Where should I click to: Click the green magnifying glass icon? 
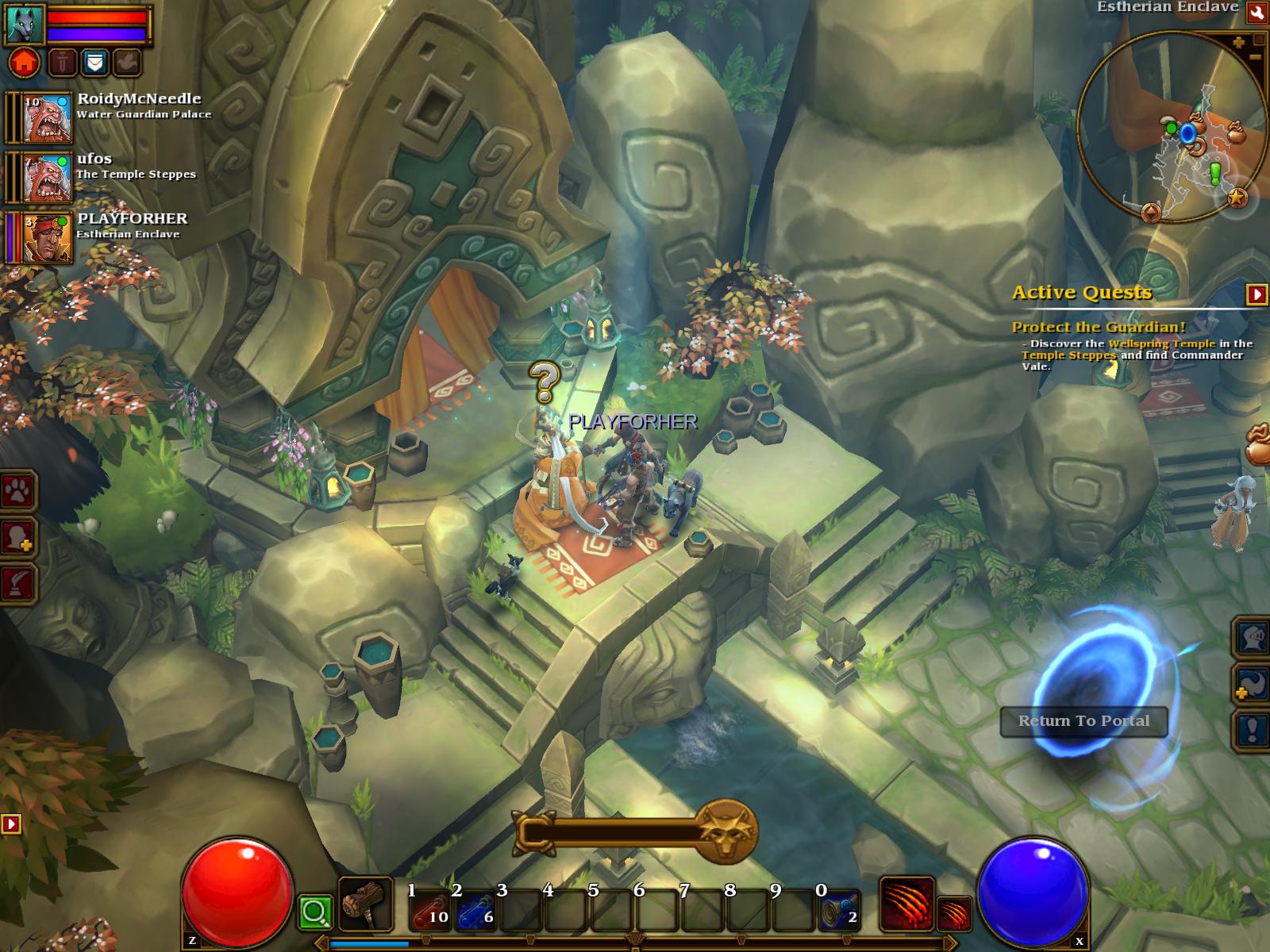tap(314, 913)
